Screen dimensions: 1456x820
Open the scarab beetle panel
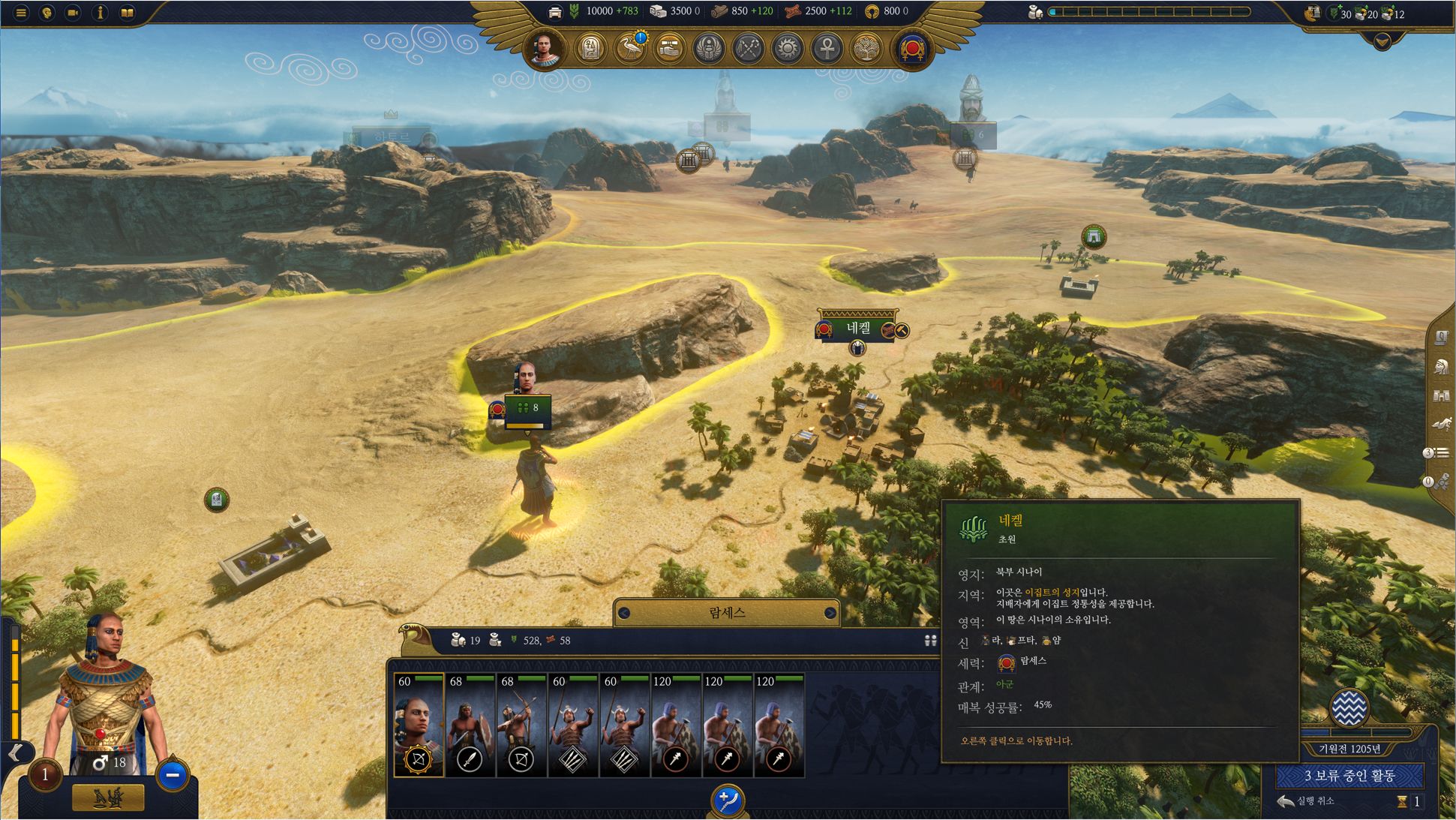pyautogui.click(x=709, y=50)
